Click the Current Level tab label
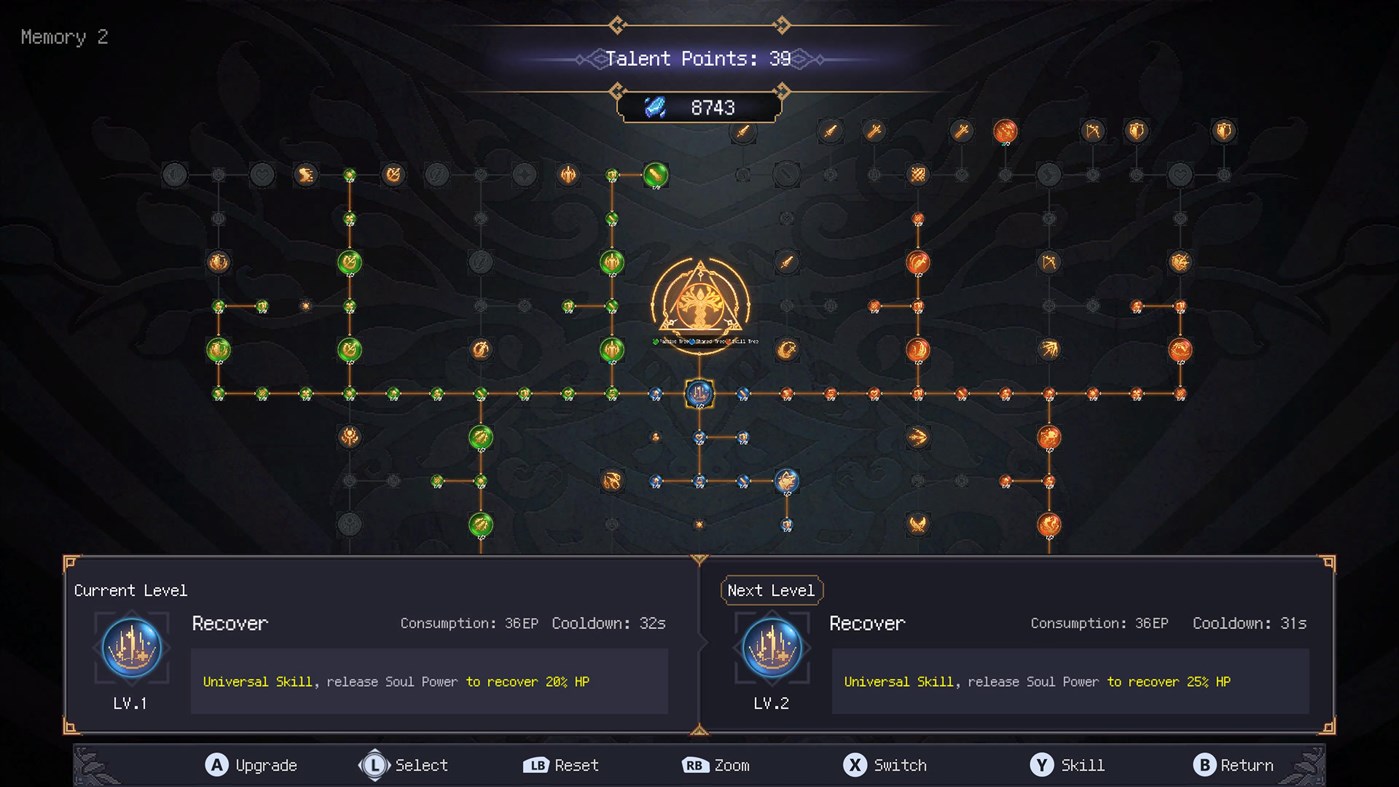 (130, 590)
